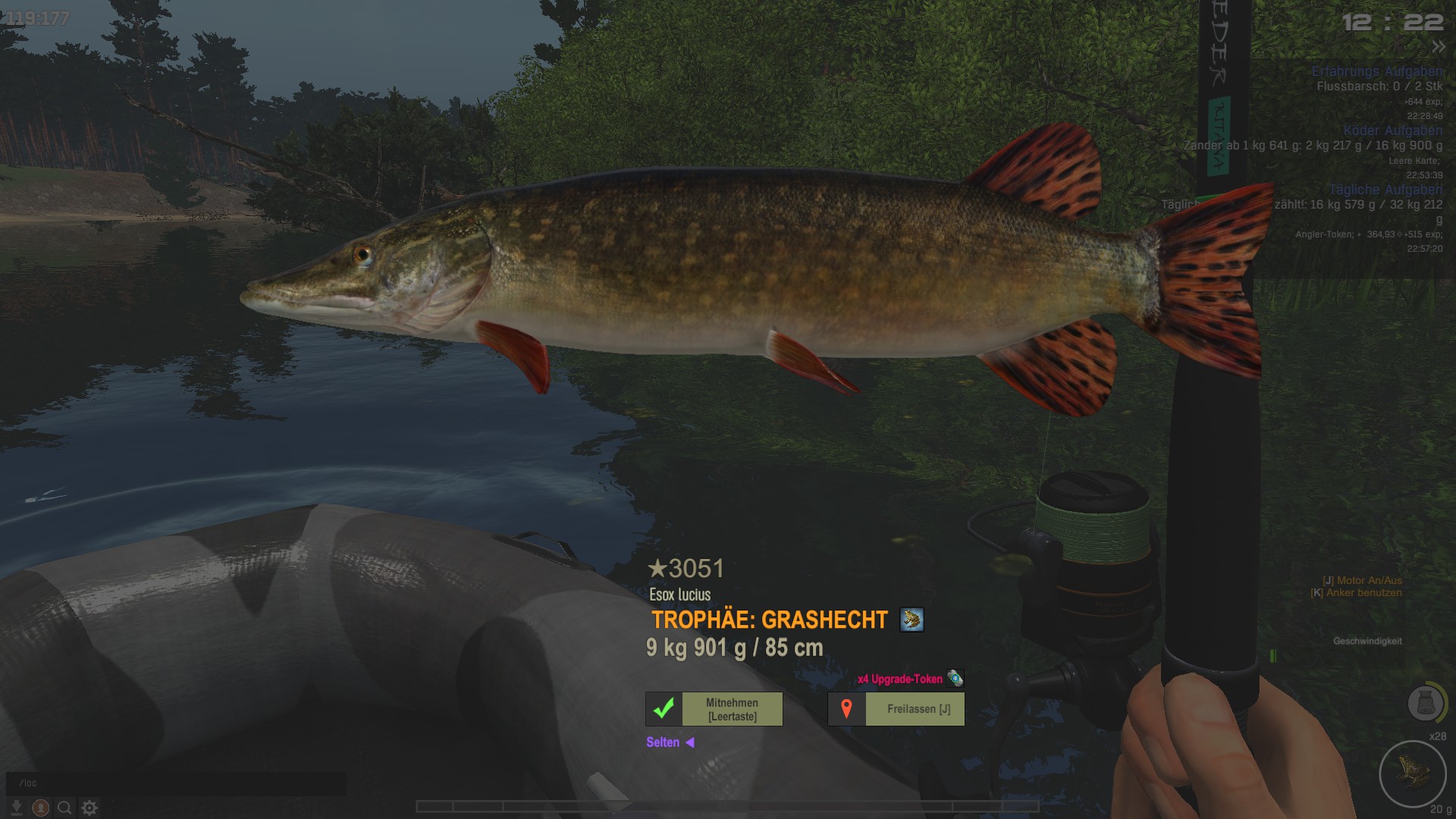
Task: Select the frog bait circle slot
Action: point(1413,773)
